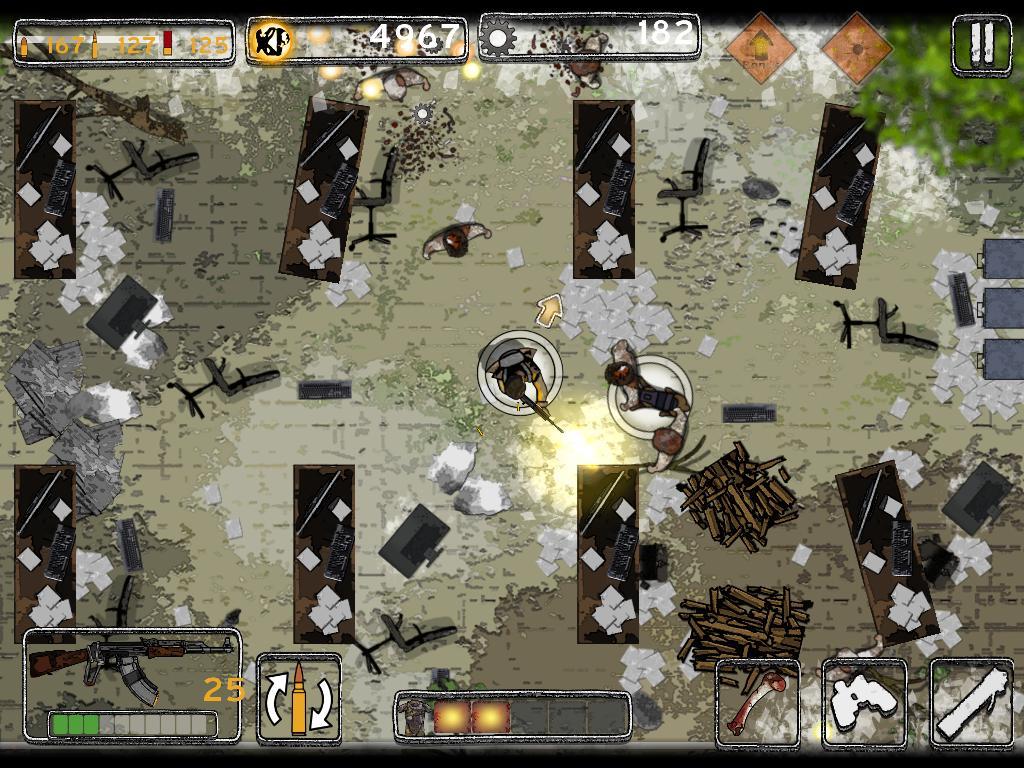The height and width of the screenshot is (768, 1024).
Task: Activate the orange explosion sign icon
Action: (x=856, y=46)
